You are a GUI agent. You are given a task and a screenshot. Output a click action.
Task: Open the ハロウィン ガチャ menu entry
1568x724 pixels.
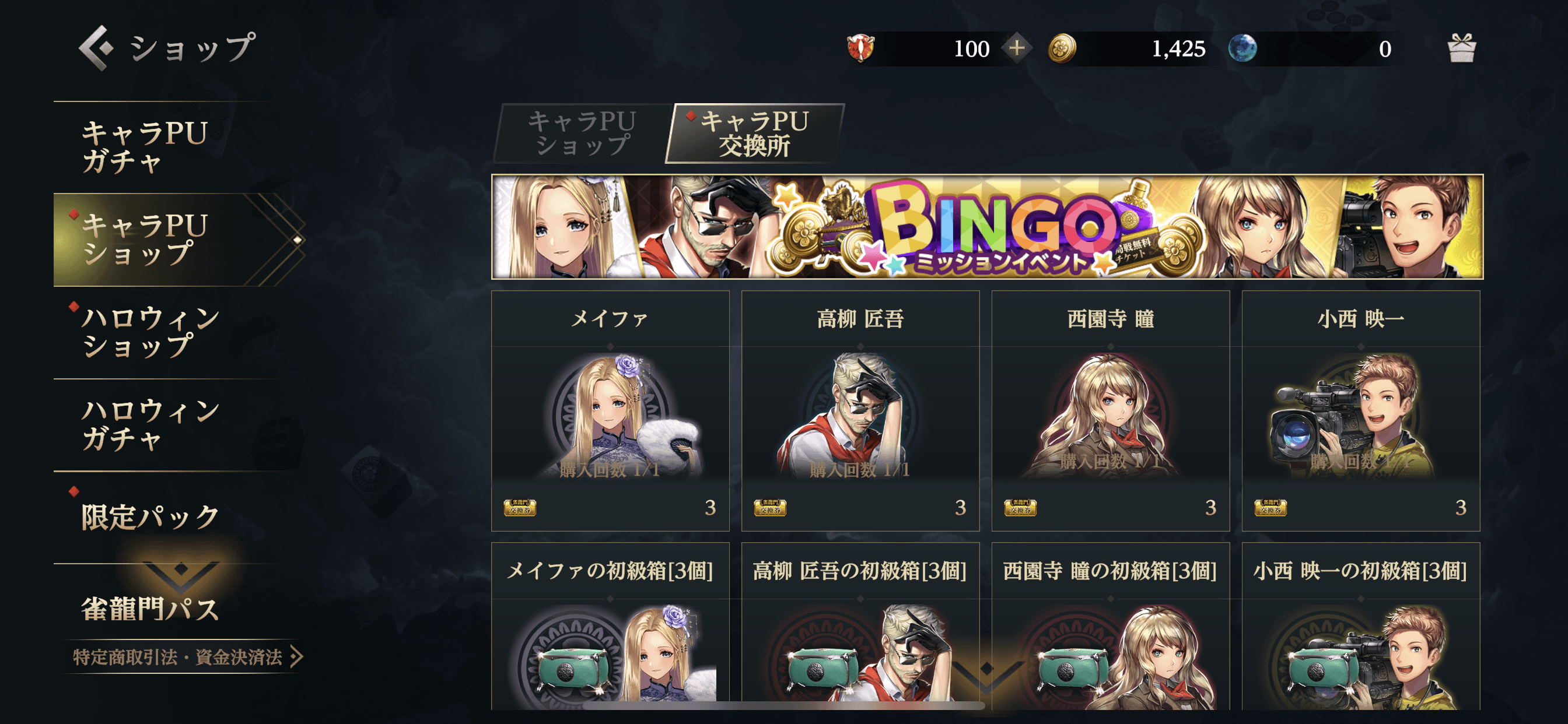pyautogui.click(x=150, y=425)
